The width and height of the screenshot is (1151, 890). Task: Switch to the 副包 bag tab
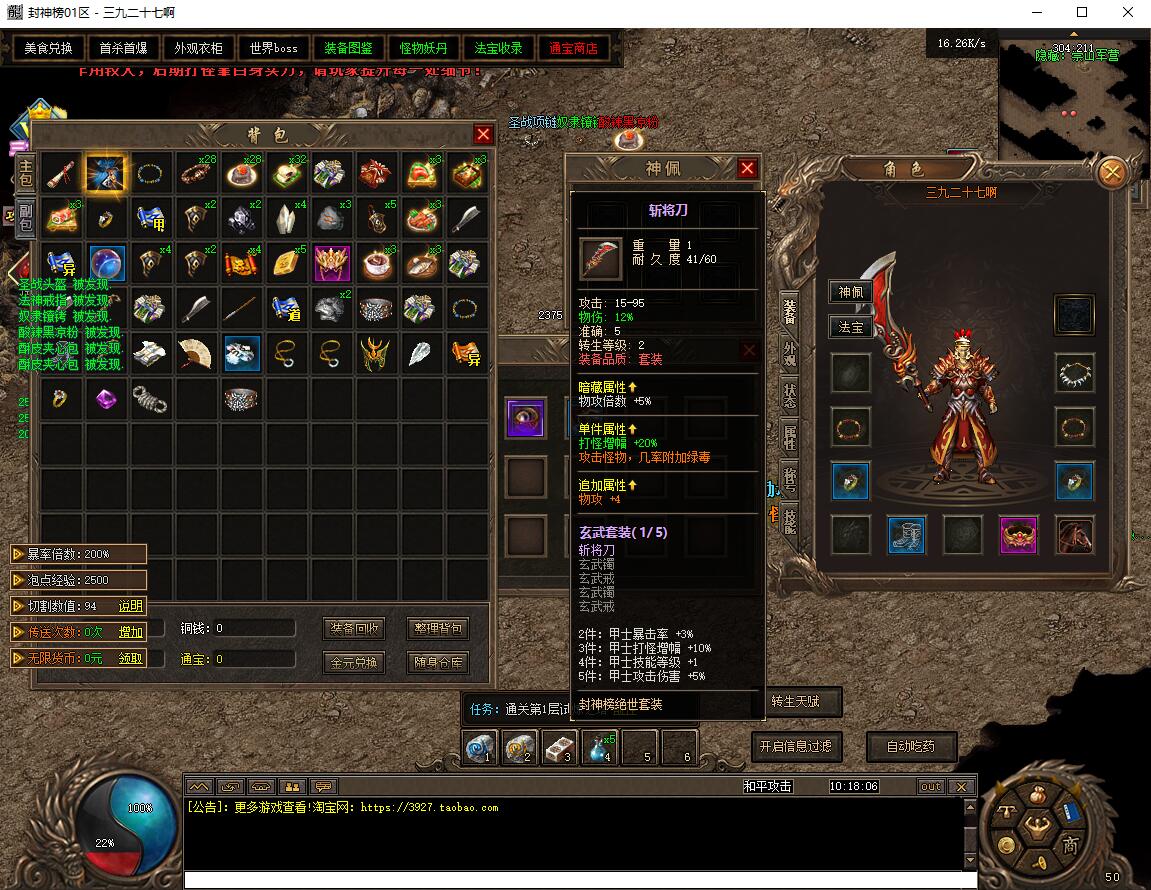[25, 218]
